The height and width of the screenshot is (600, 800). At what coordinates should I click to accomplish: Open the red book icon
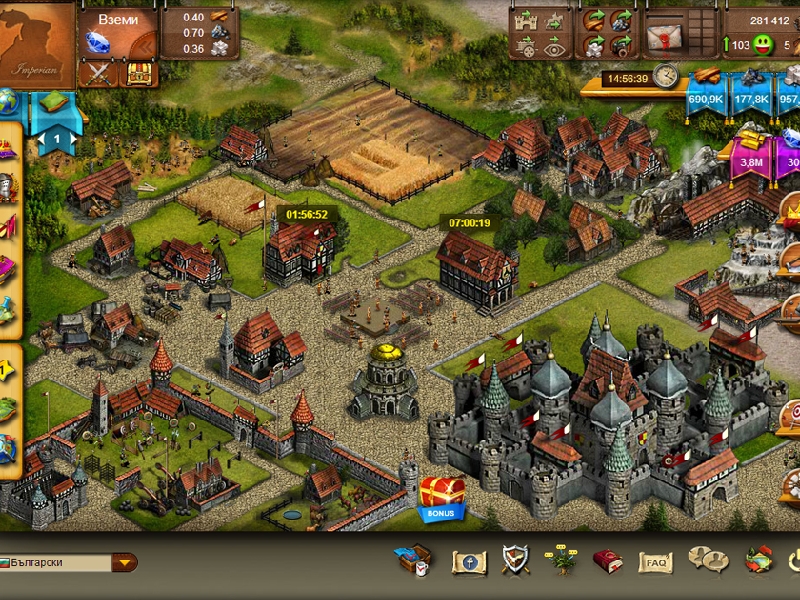(x=607, y=561)
